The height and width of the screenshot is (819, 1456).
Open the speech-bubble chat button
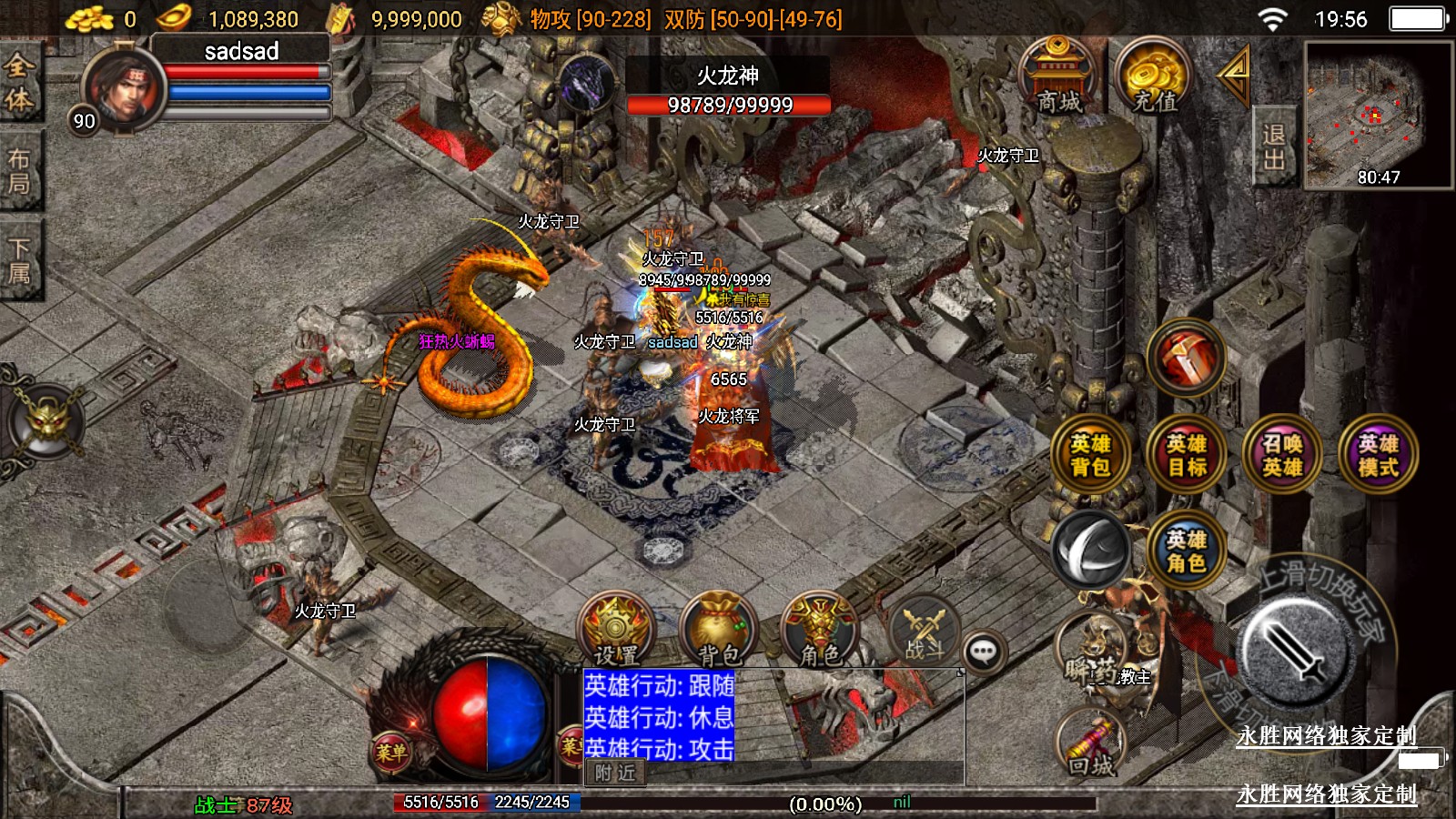(984, 652)
